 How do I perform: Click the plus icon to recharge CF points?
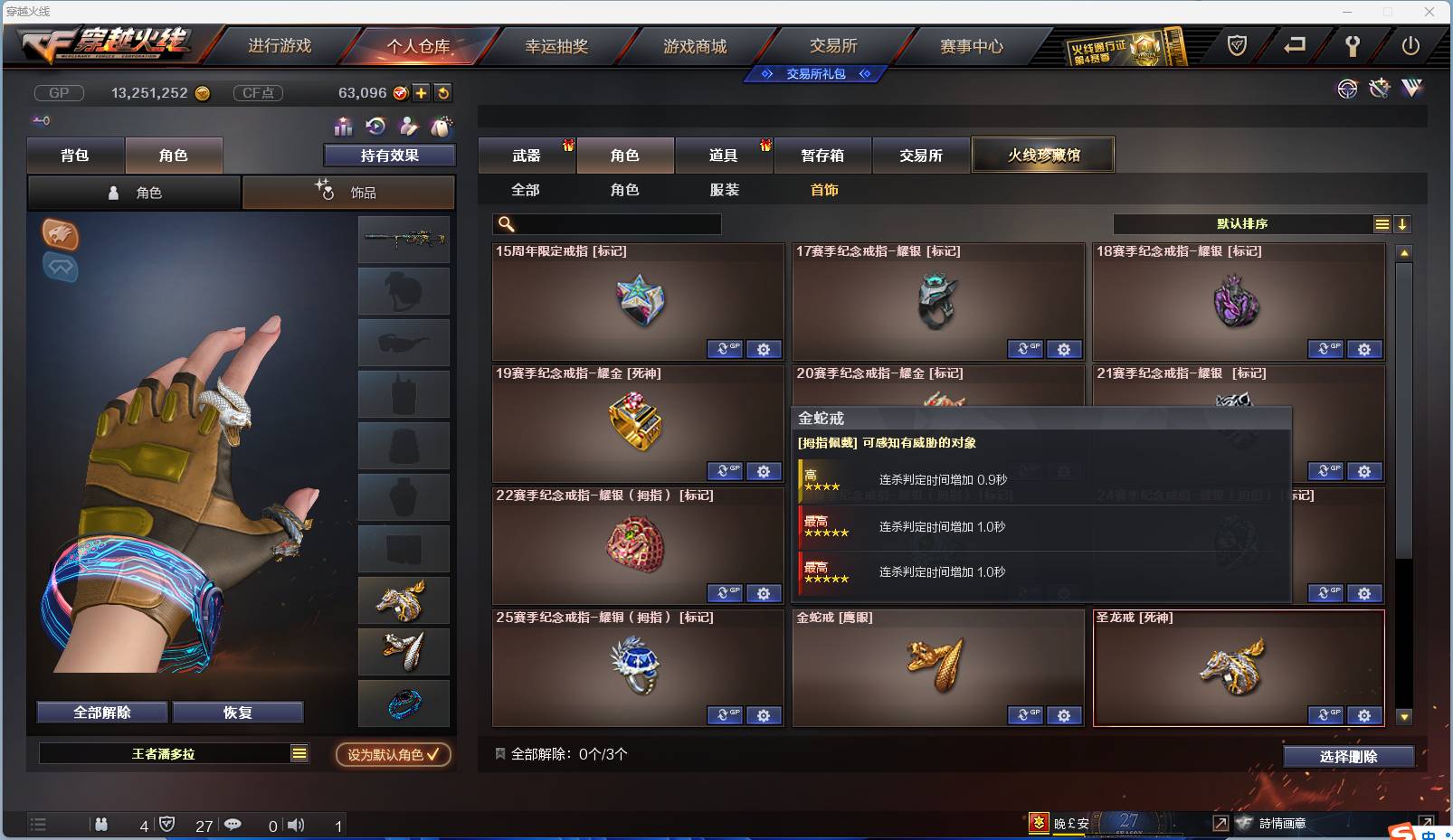point(422,92)
